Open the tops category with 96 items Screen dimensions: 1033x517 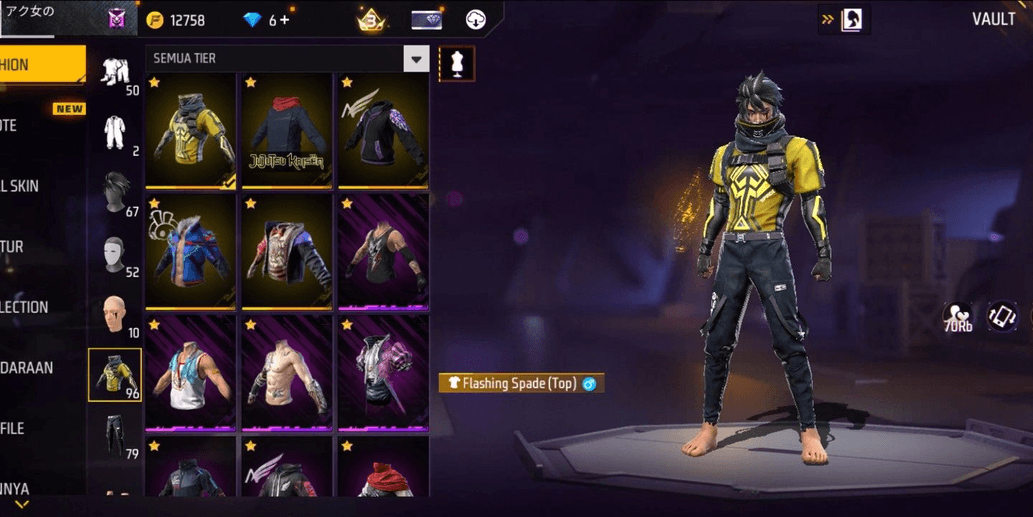115,375
